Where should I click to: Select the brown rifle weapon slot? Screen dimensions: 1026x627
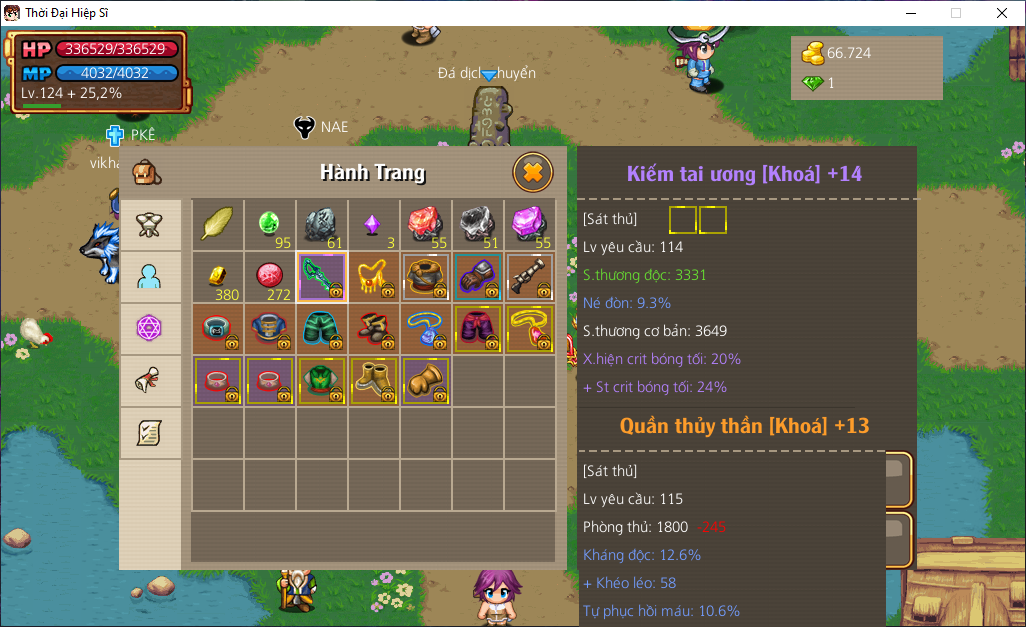coord(530,277)
